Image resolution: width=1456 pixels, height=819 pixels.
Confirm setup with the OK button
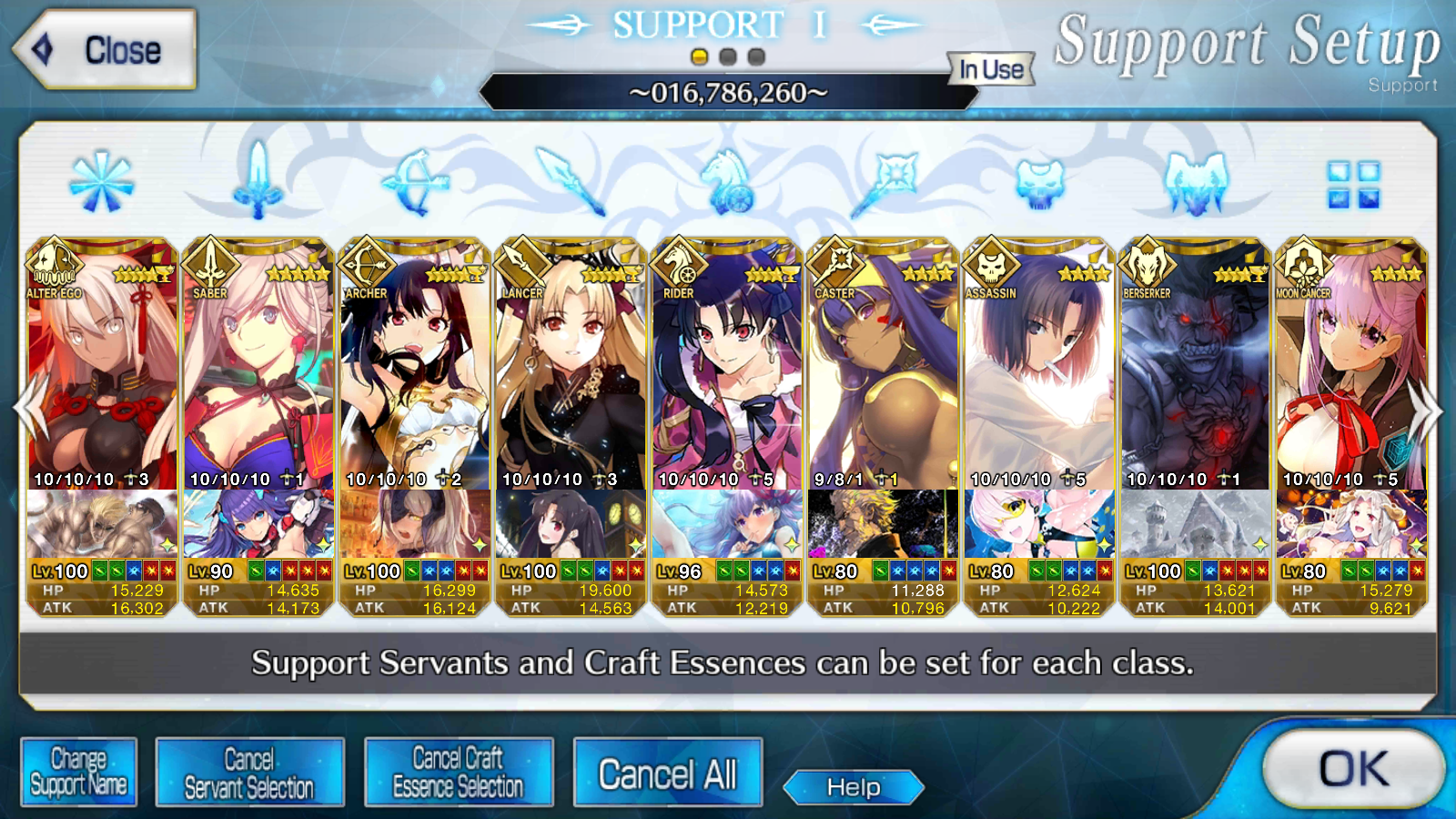point(1353,769)
